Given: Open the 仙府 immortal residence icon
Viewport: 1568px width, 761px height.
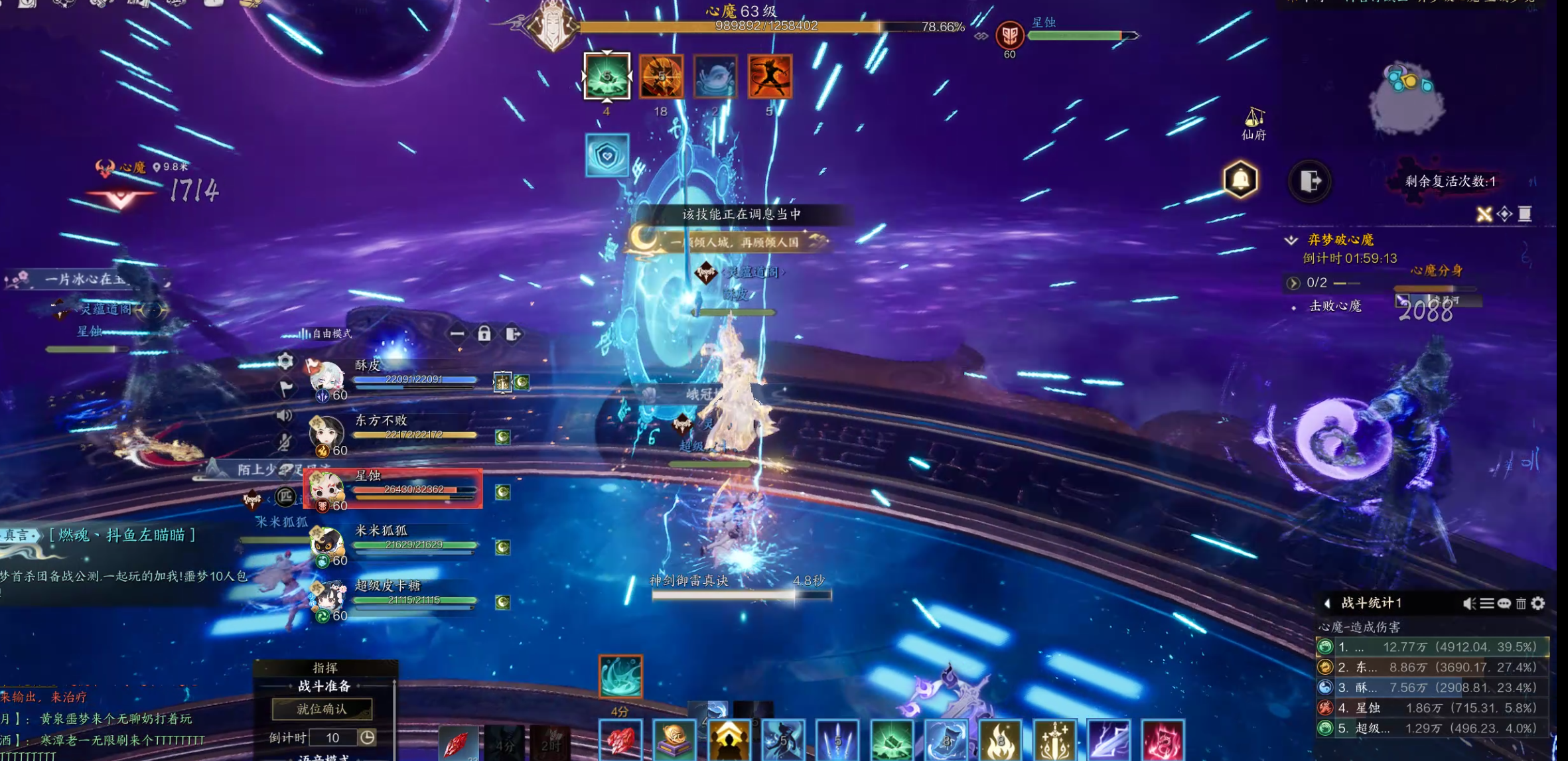Looking at the screenshot, I should pos(1253,123).
